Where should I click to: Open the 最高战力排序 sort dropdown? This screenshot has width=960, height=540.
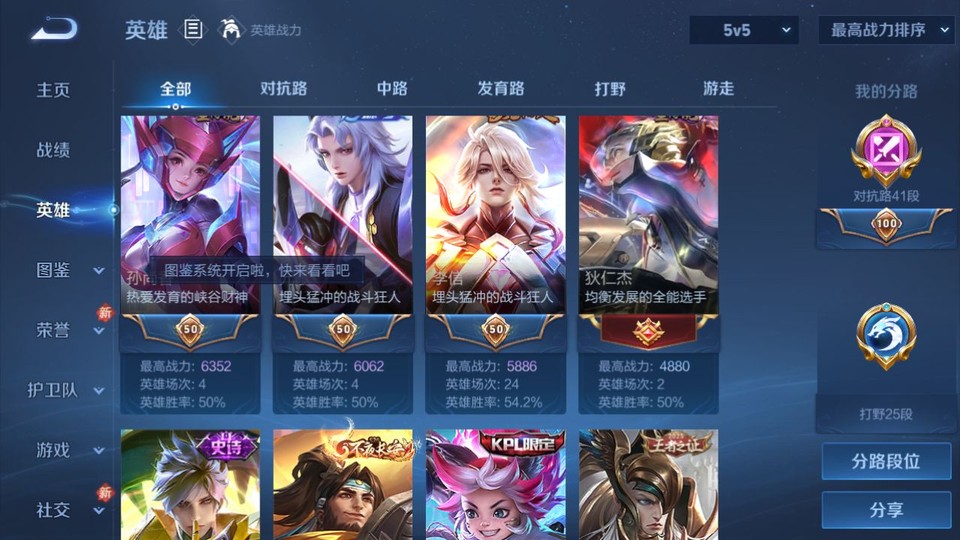click(x=886, y=30)
